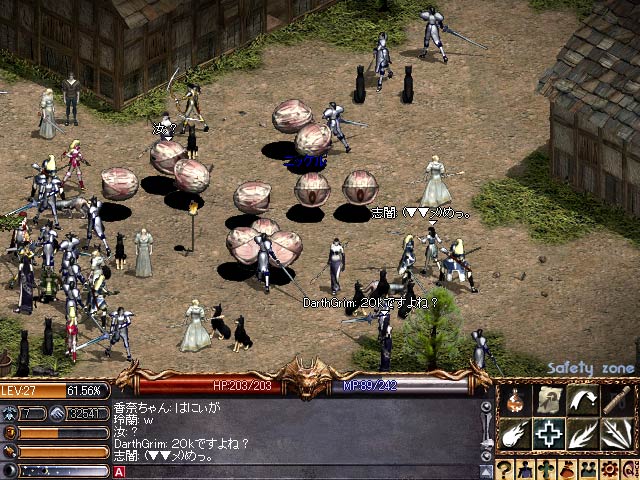This screenshot has height=480, width=640.
Task: Activate the curved arrow skill slot
Action: (582, 400)
